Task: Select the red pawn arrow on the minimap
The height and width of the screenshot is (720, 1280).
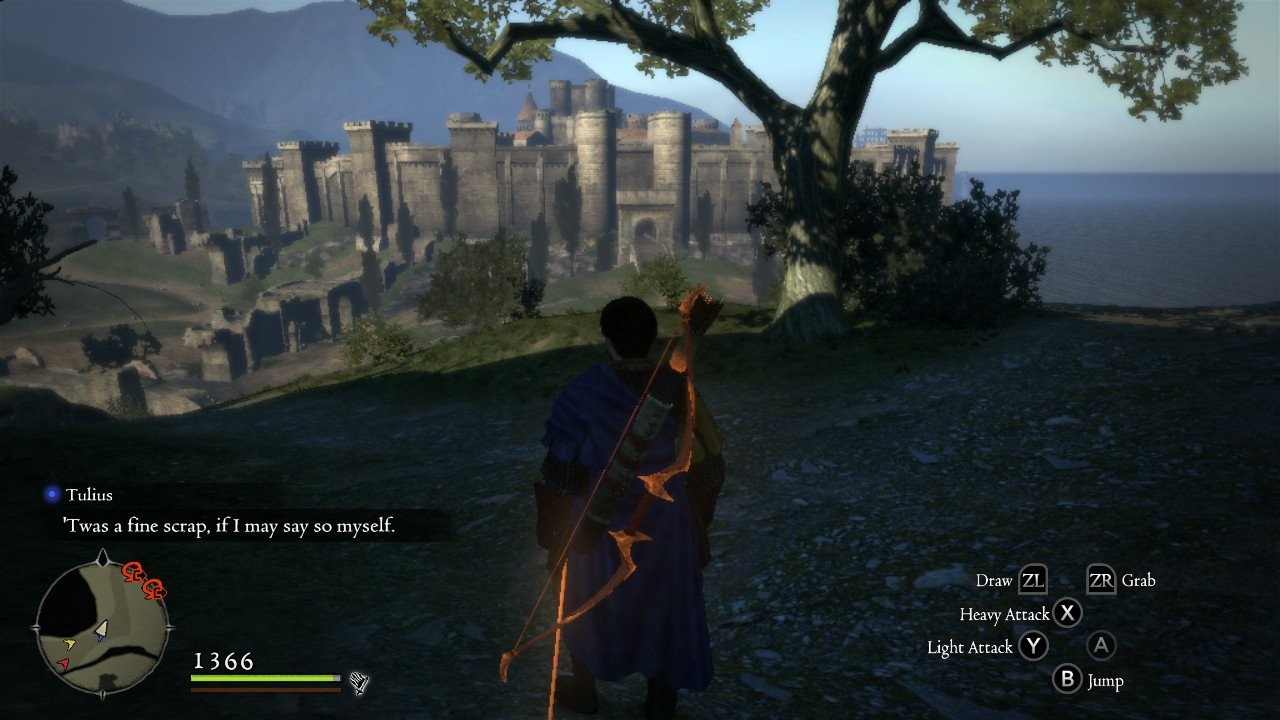Action: pos(63,663)
